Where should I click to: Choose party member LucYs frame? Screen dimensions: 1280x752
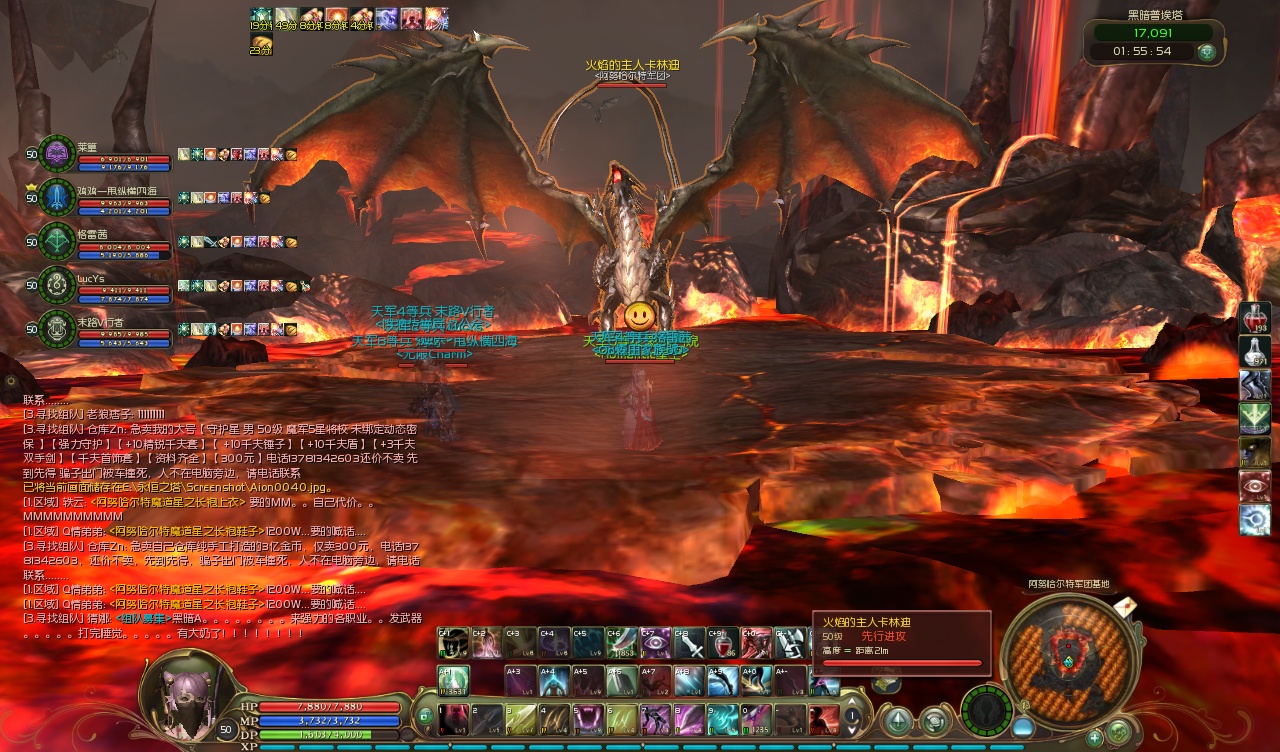58,285
